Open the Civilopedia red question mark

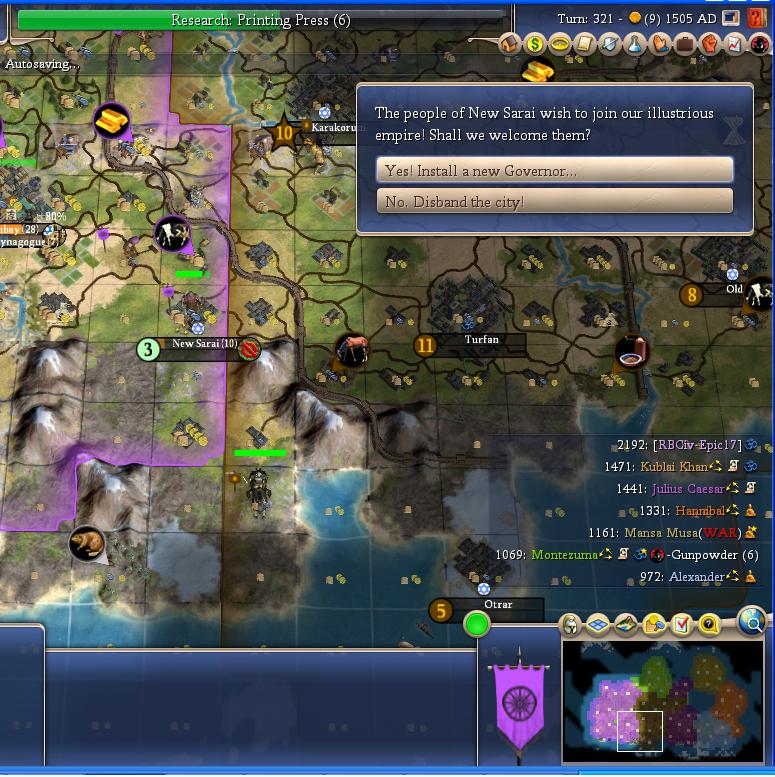tap(756, 18)
